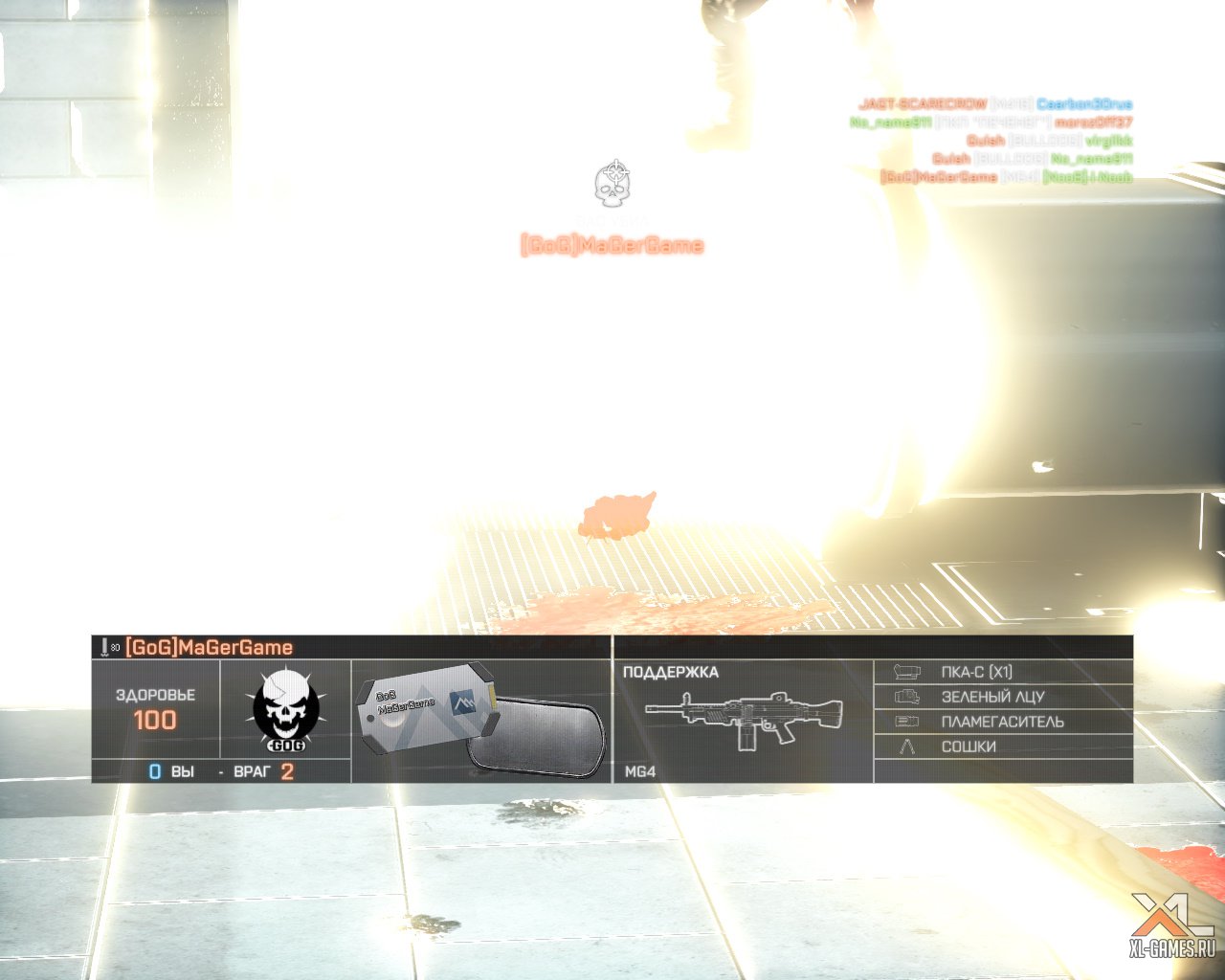The image size is (1225, 980).
Task: Select the ПЛАМЕГАСИТЕЛЬ attachment row
Action: [1002, 722]
